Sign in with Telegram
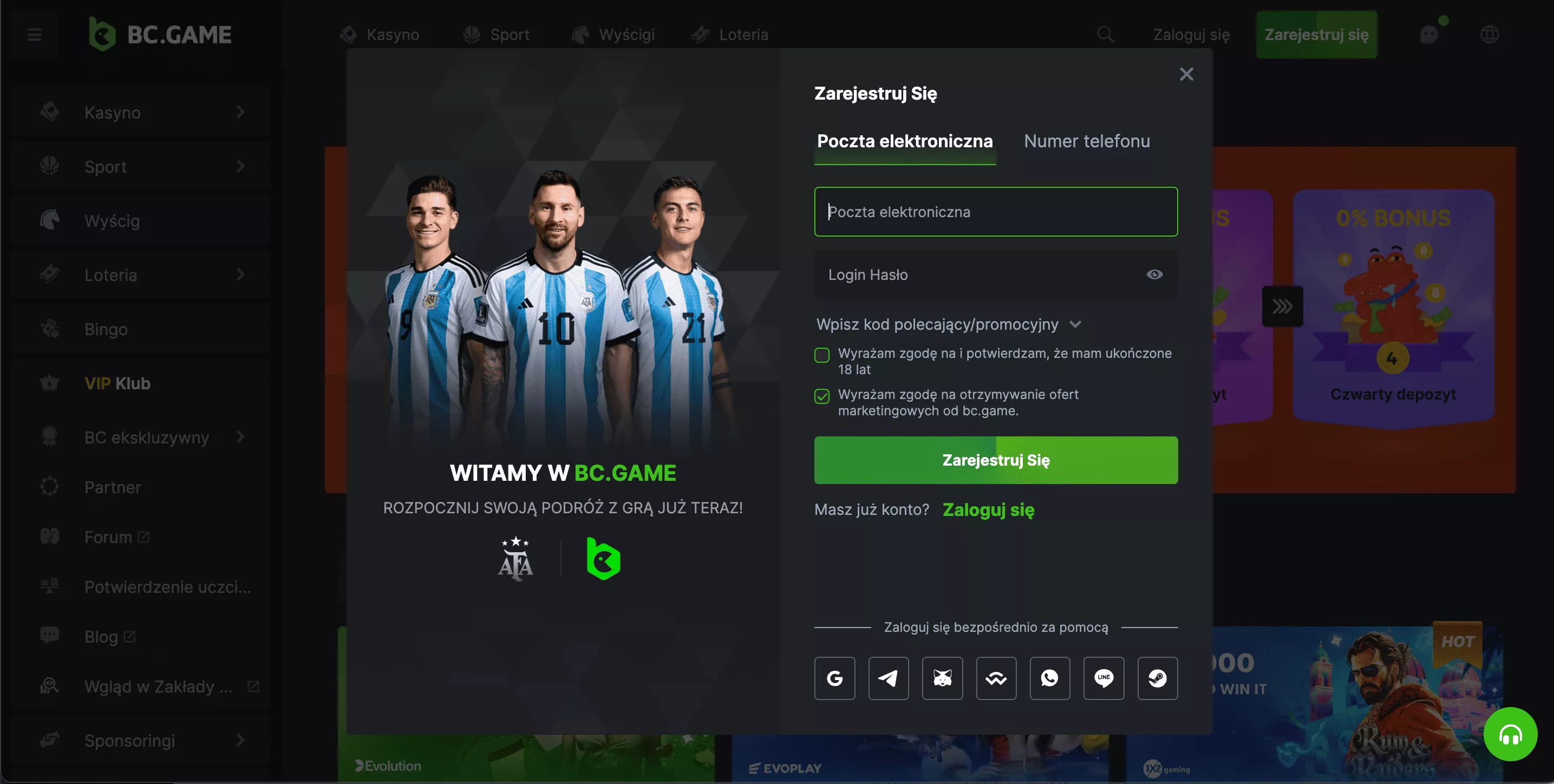The image size is (1554, 784). pos(888,678)
